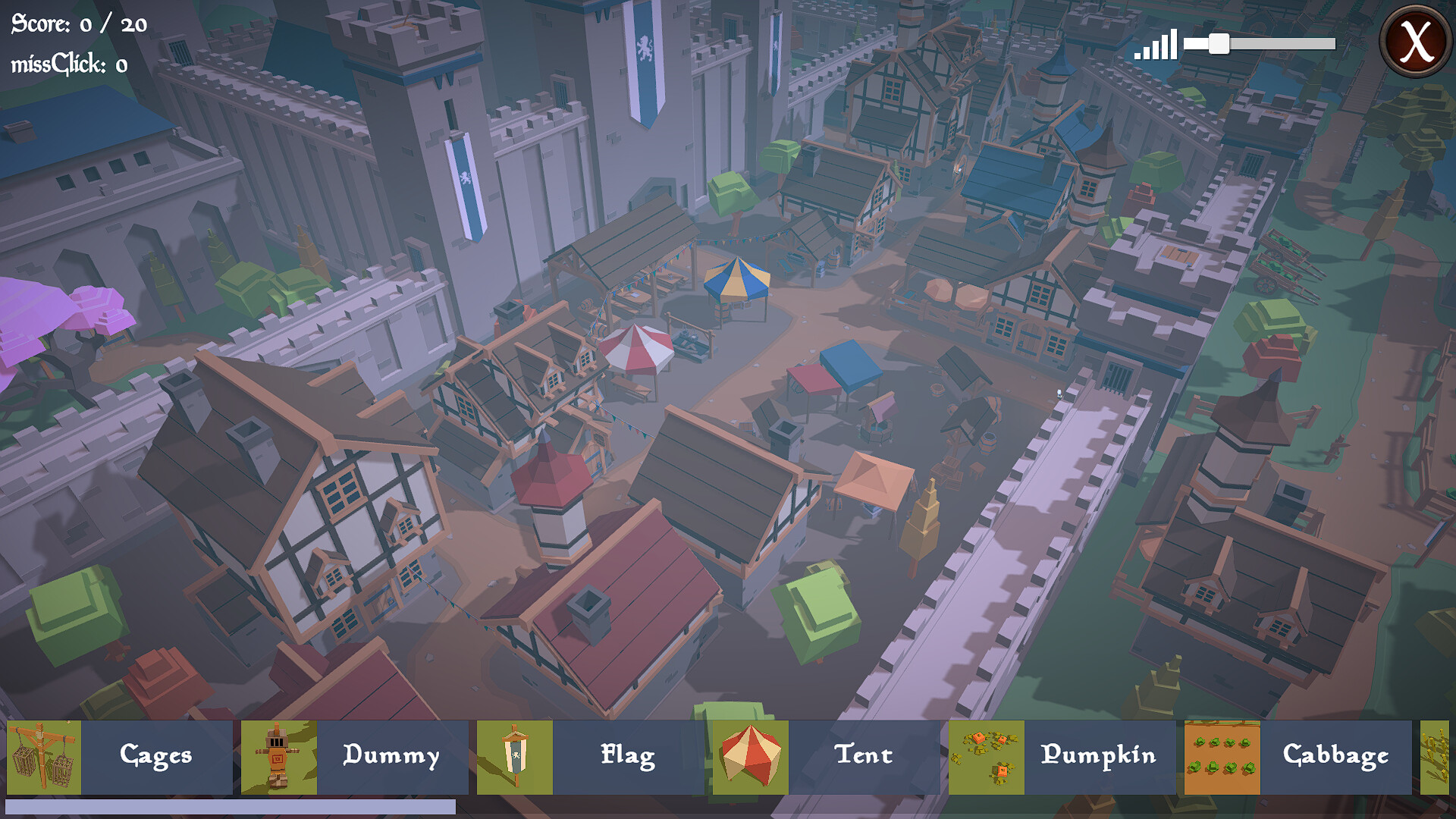Select the Tent item entry

(864, 756)
